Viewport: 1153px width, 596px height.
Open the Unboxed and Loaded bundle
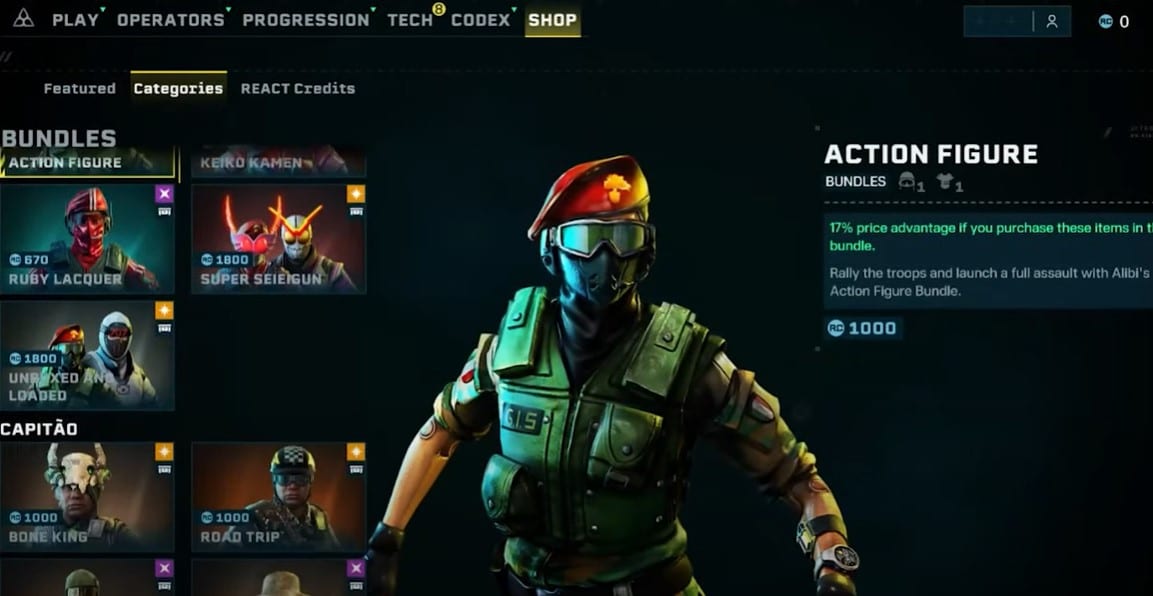coord(88,355)
